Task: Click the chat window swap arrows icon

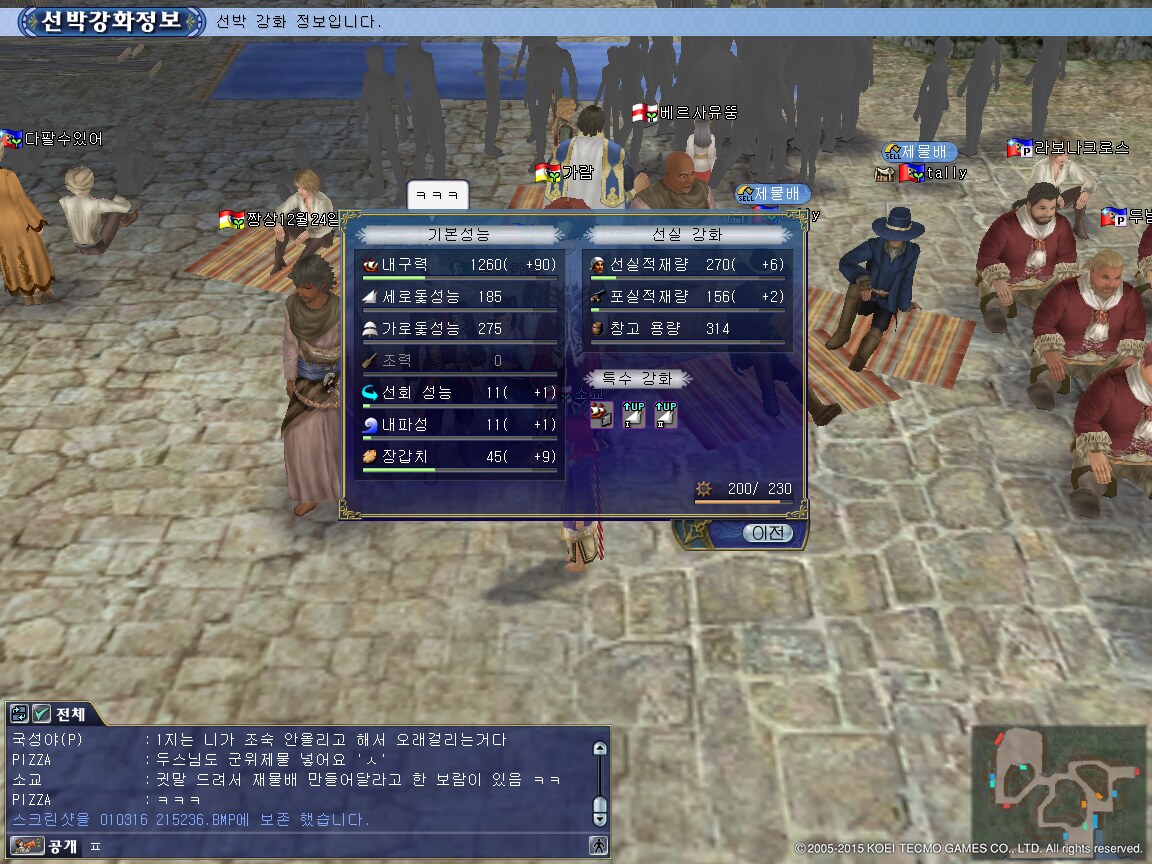Action: (19, 714)
